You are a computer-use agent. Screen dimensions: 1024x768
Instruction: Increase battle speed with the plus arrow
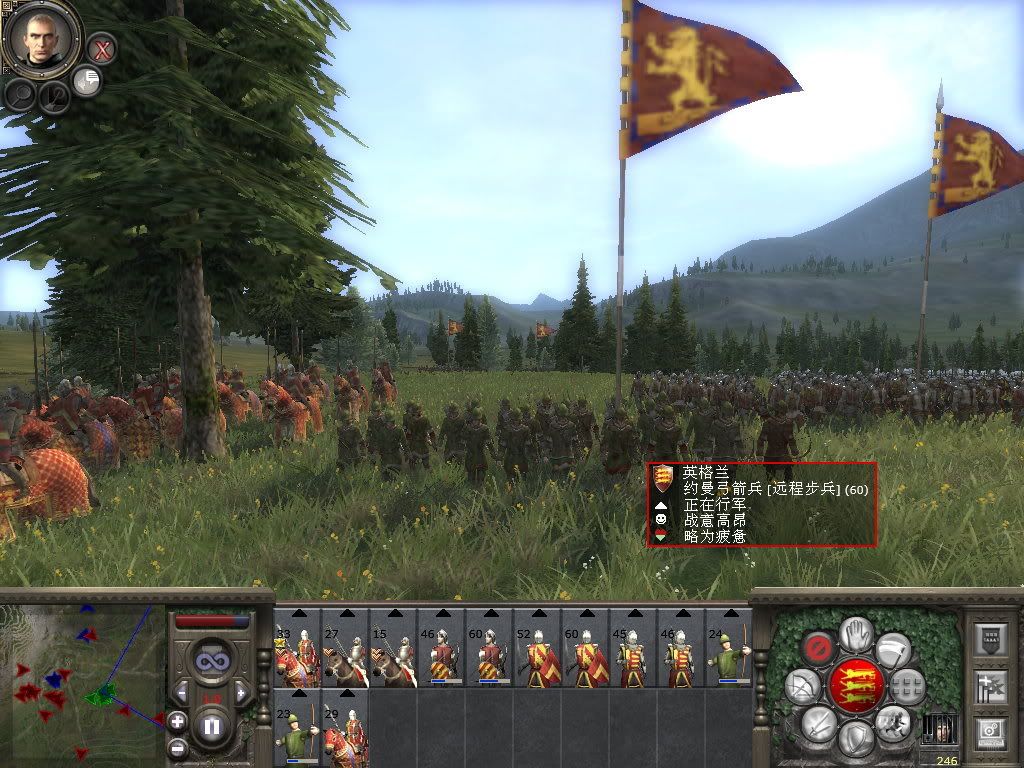point(241,691)
